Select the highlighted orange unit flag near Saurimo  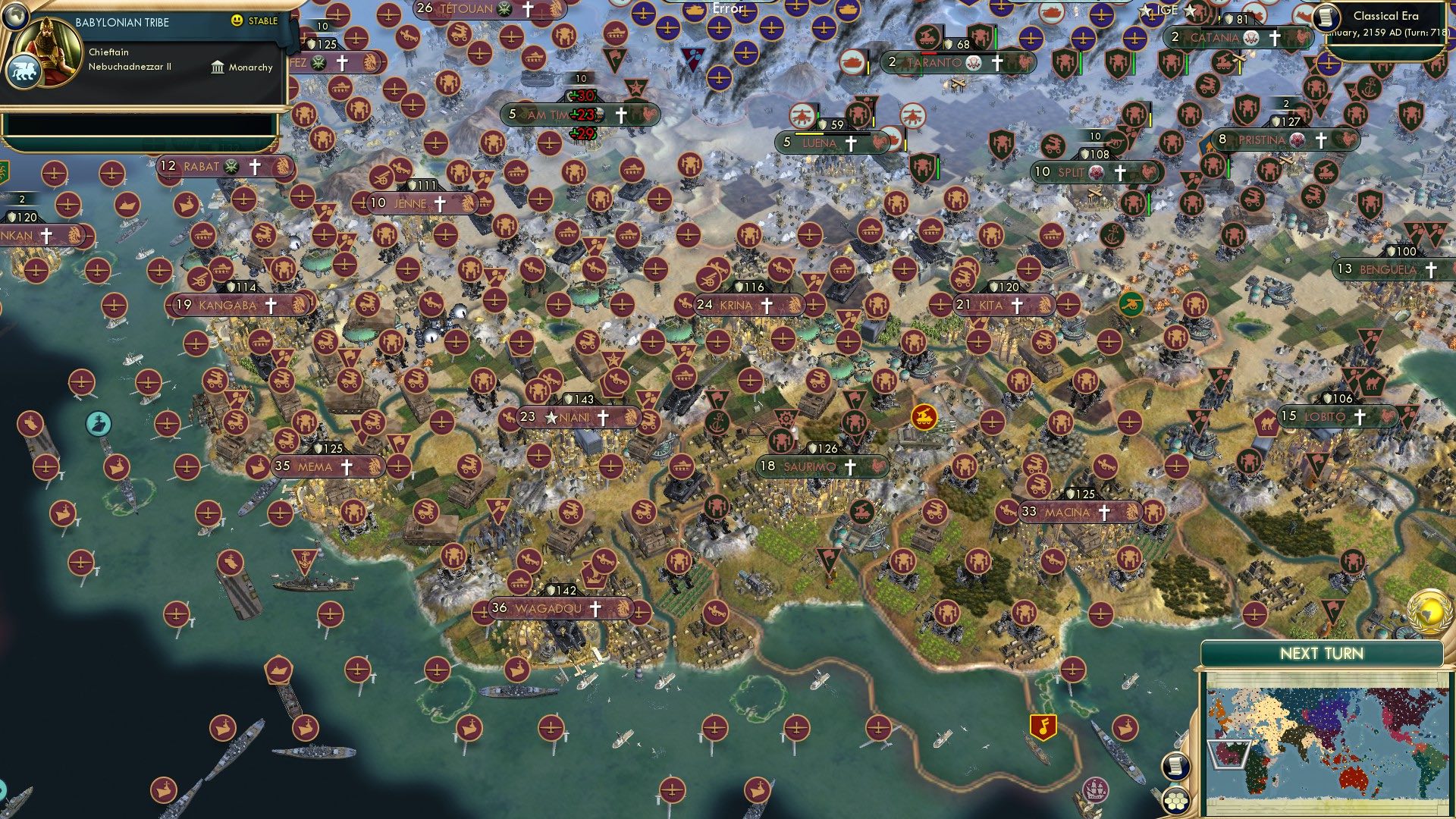tap(924, 417)
